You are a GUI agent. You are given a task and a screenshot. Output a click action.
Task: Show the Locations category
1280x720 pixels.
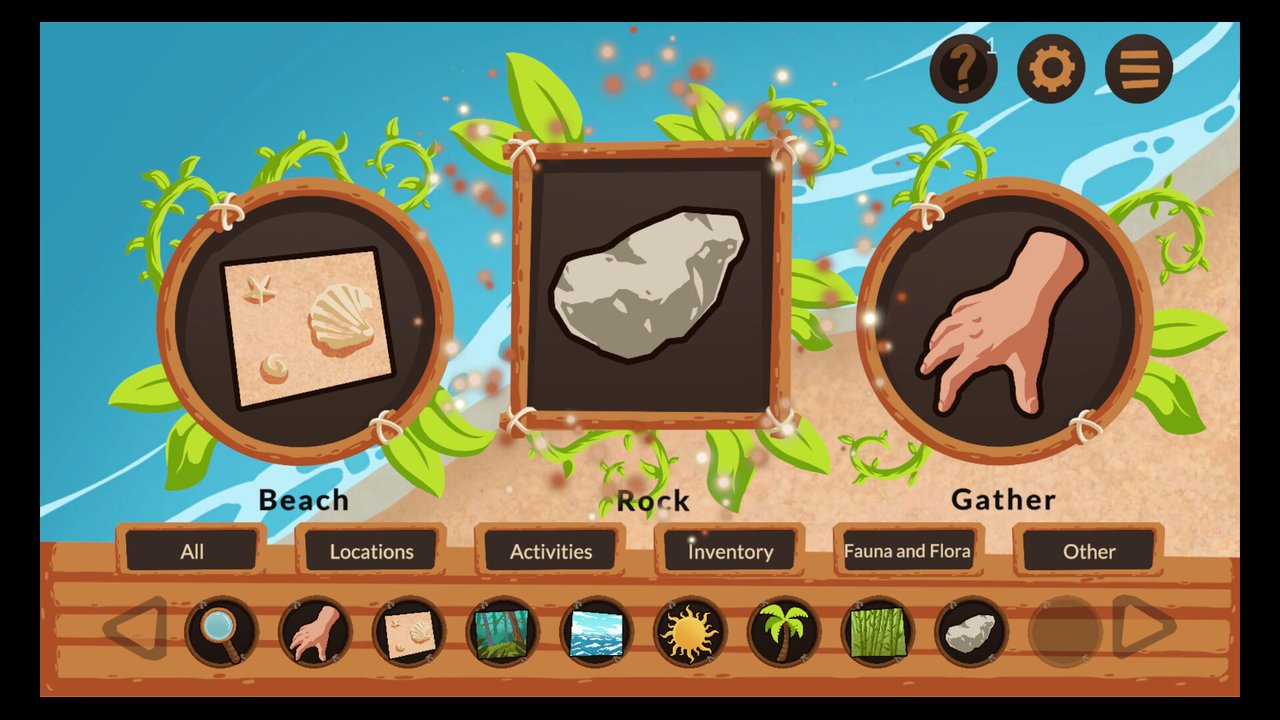[x=371, y=551]
